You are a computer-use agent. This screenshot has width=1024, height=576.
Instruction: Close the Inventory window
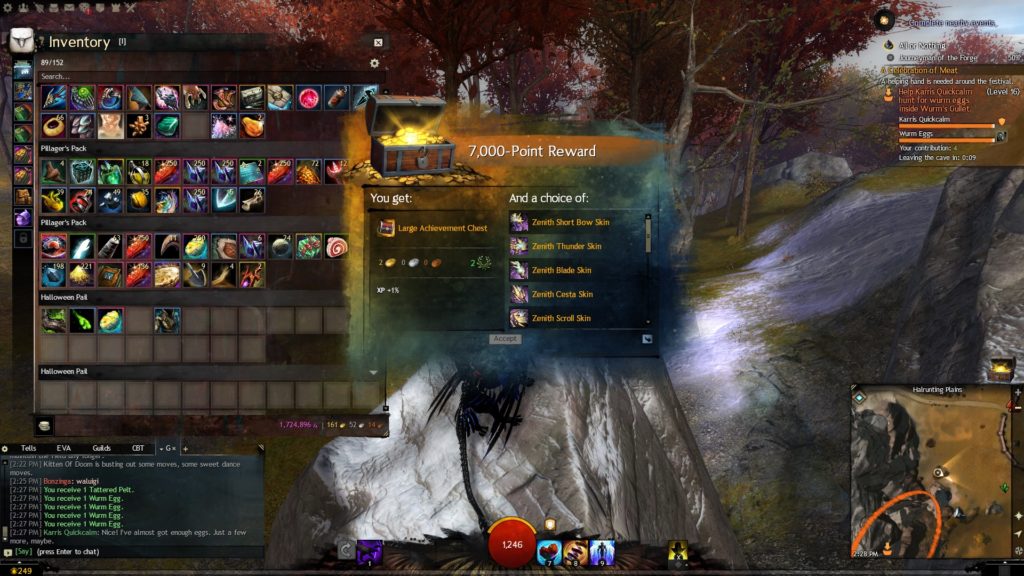click(378, 43)
